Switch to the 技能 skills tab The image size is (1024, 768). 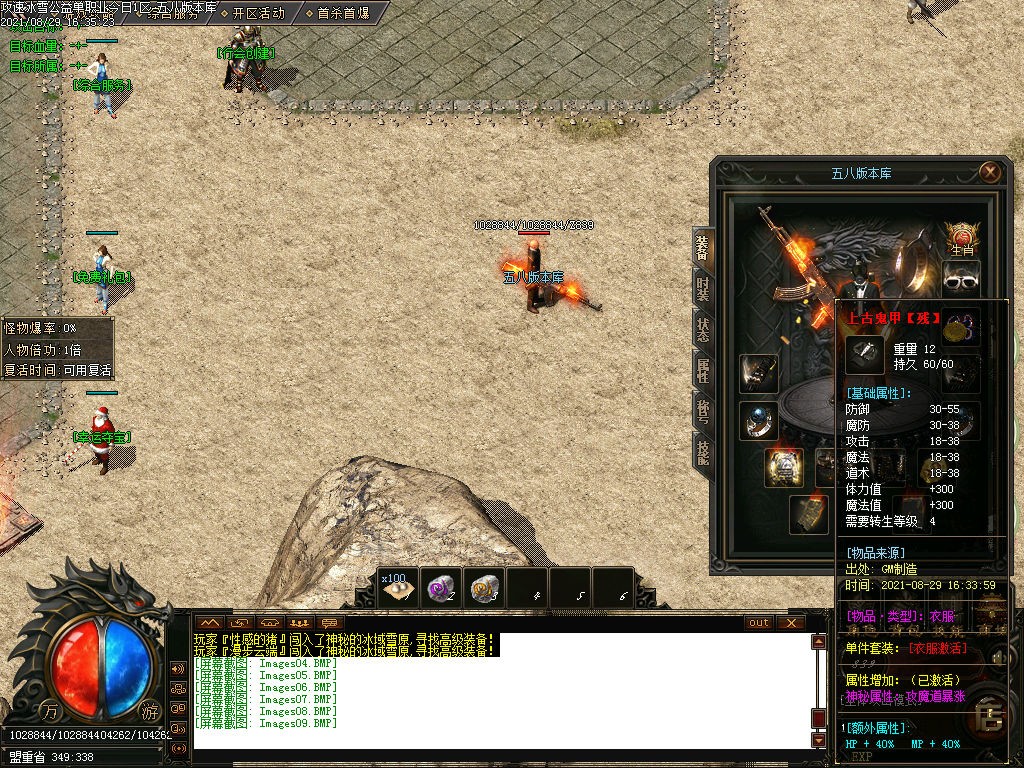coord(702,453)
